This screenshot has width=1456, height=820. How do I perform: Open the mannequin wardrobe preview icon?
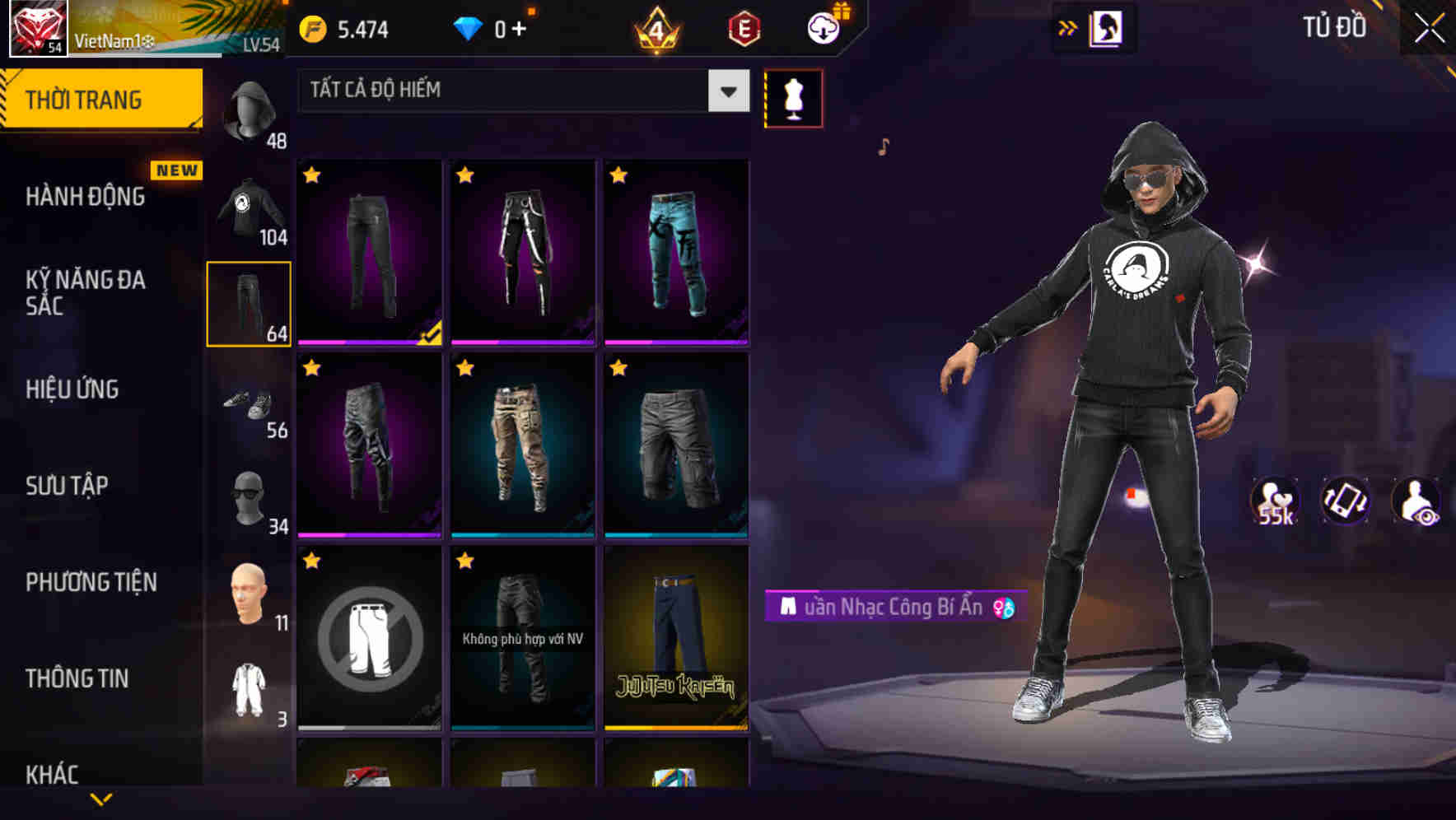793,97
